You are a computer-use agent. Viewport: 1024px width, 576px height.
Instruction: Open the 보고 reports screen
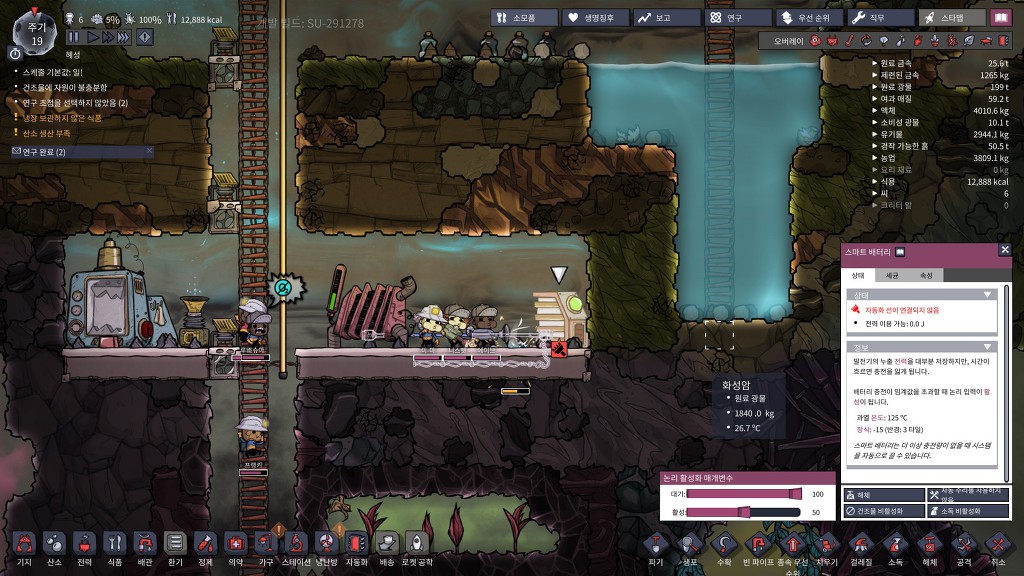pos(665,17)
